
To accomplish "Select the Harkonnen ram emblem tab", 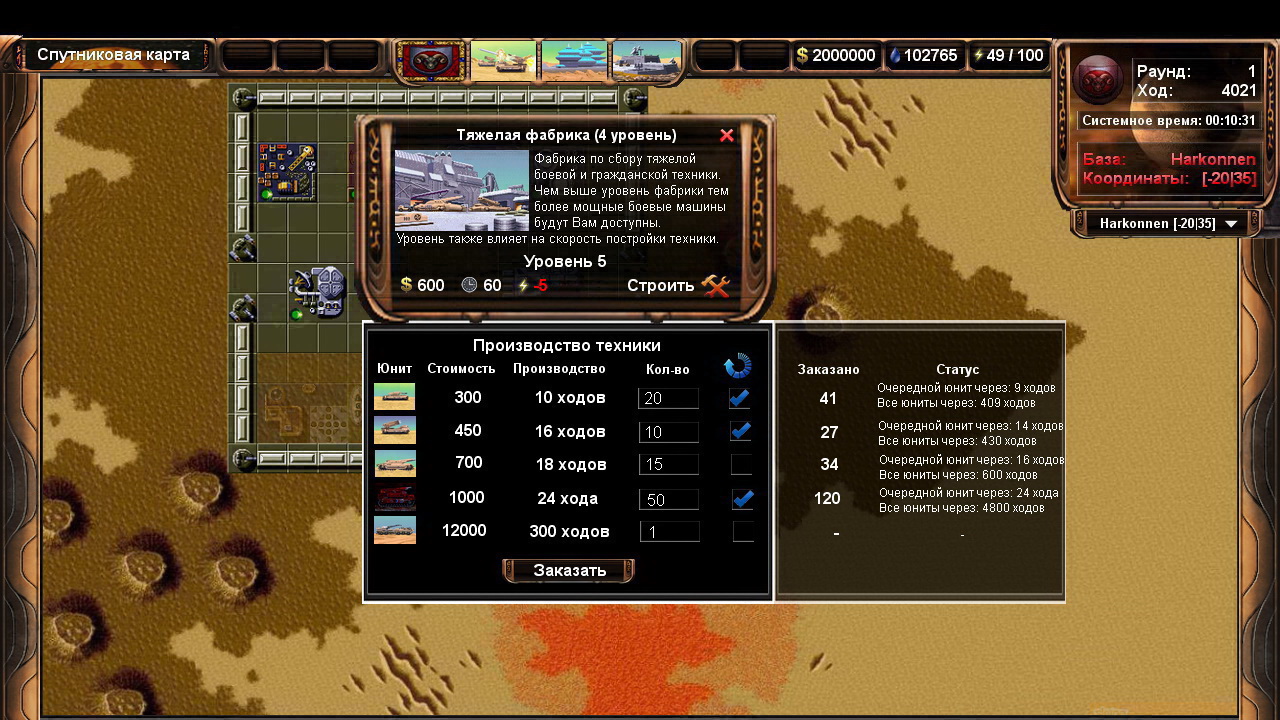I will (x=431, y=59).
